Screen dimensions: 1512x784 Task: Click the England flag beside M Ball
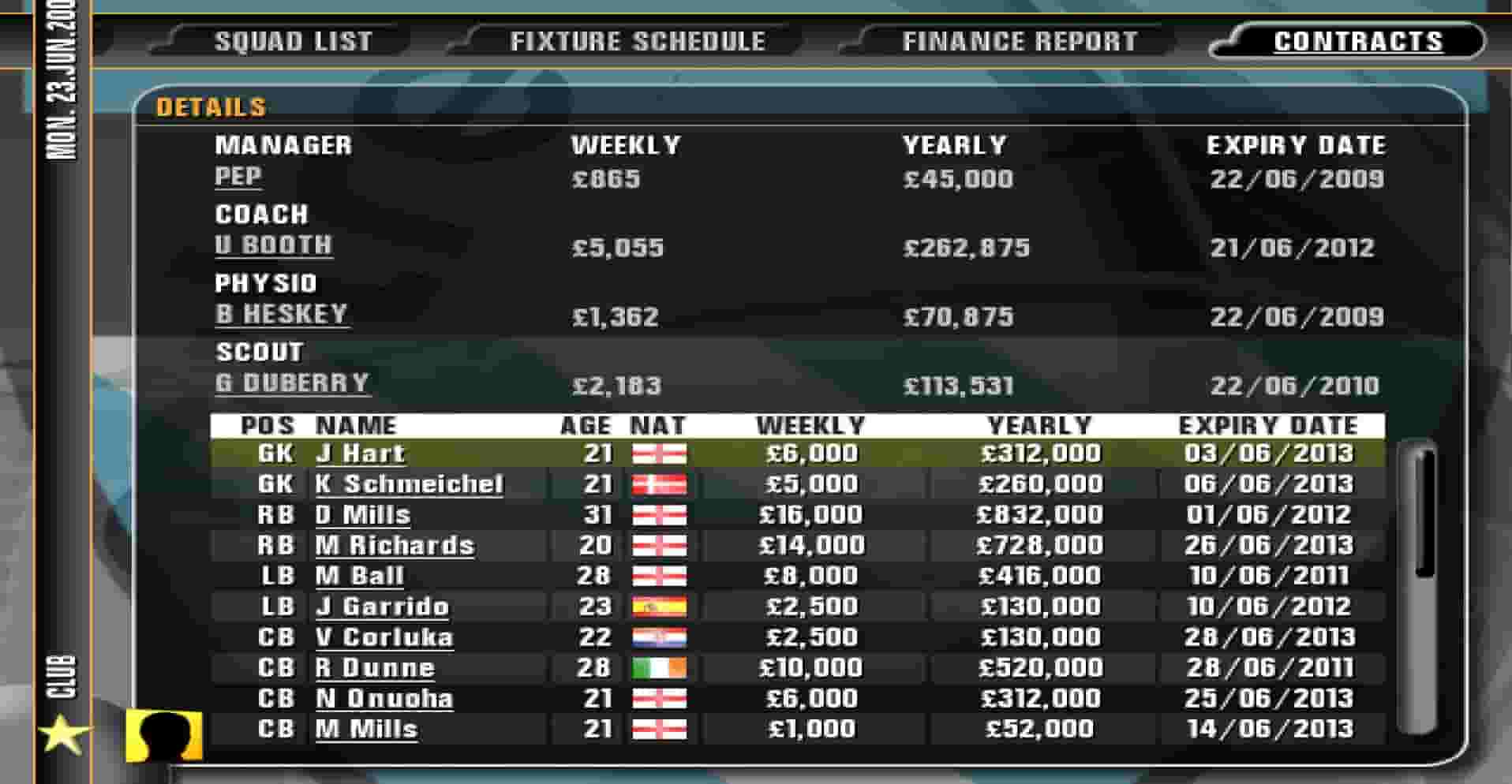pos(659,575)
